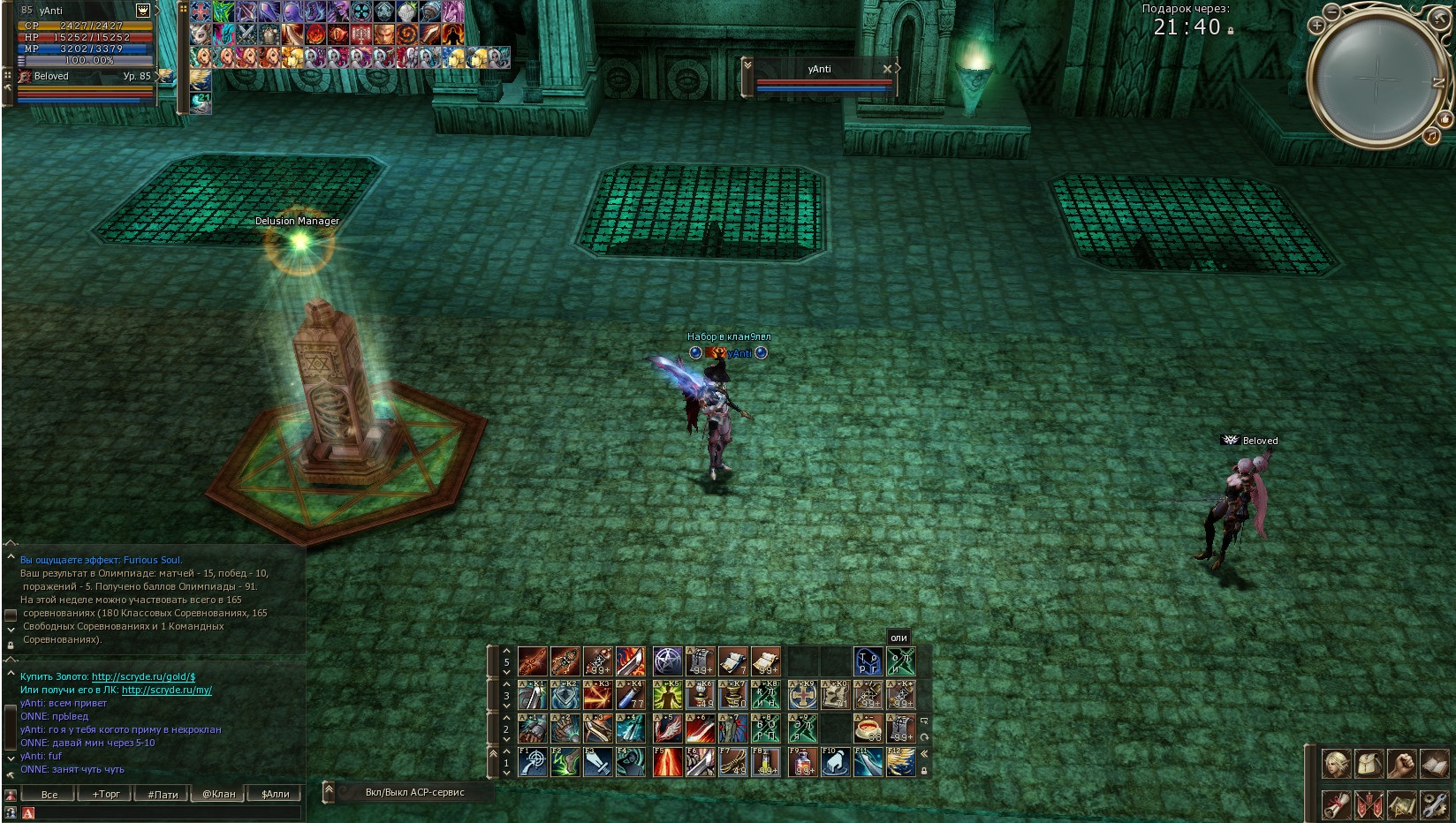Use the F1 attack target skill

coord(533,762)
